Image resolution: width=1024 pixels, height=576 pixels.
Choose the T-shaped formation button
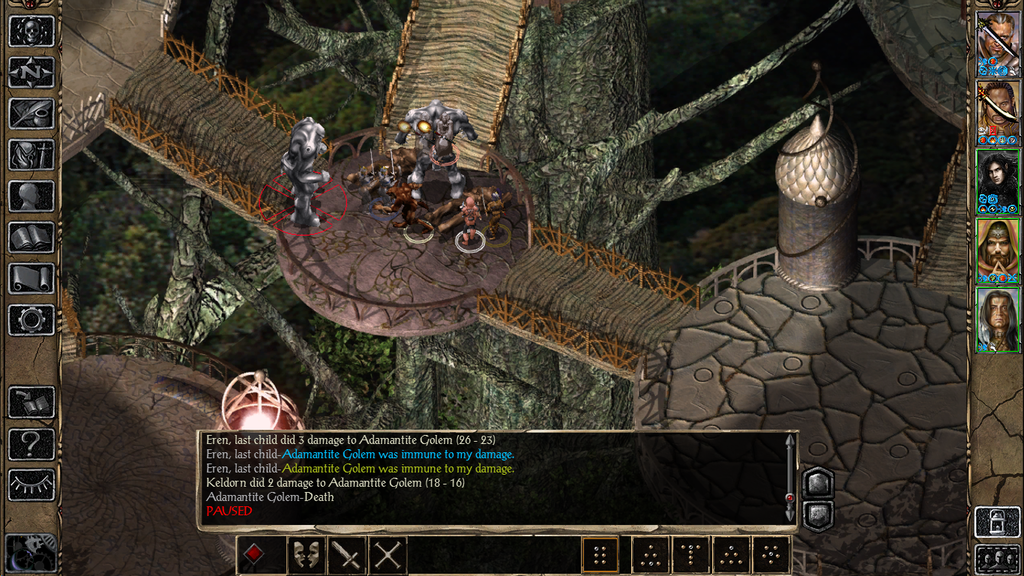pyautogui.click(x=689, y=555)
